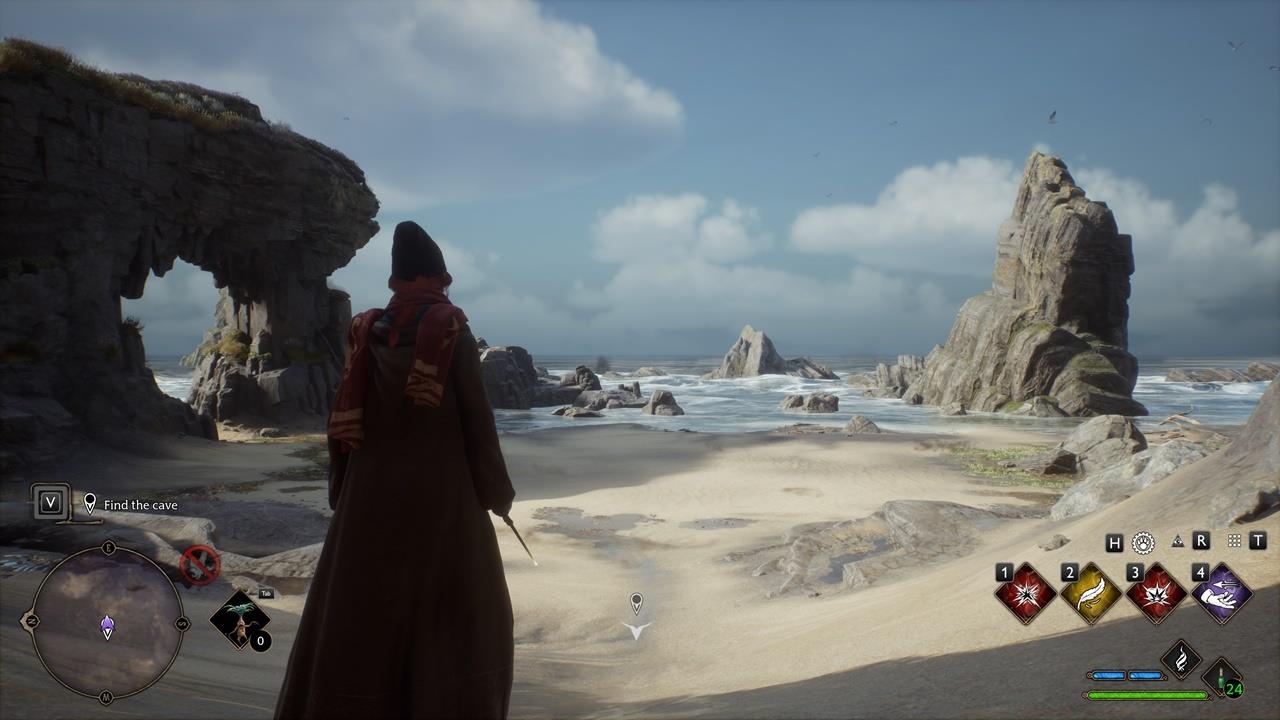The image size is (1280, 720).
Task: Click the green health bar
Action: point(1145,694)
